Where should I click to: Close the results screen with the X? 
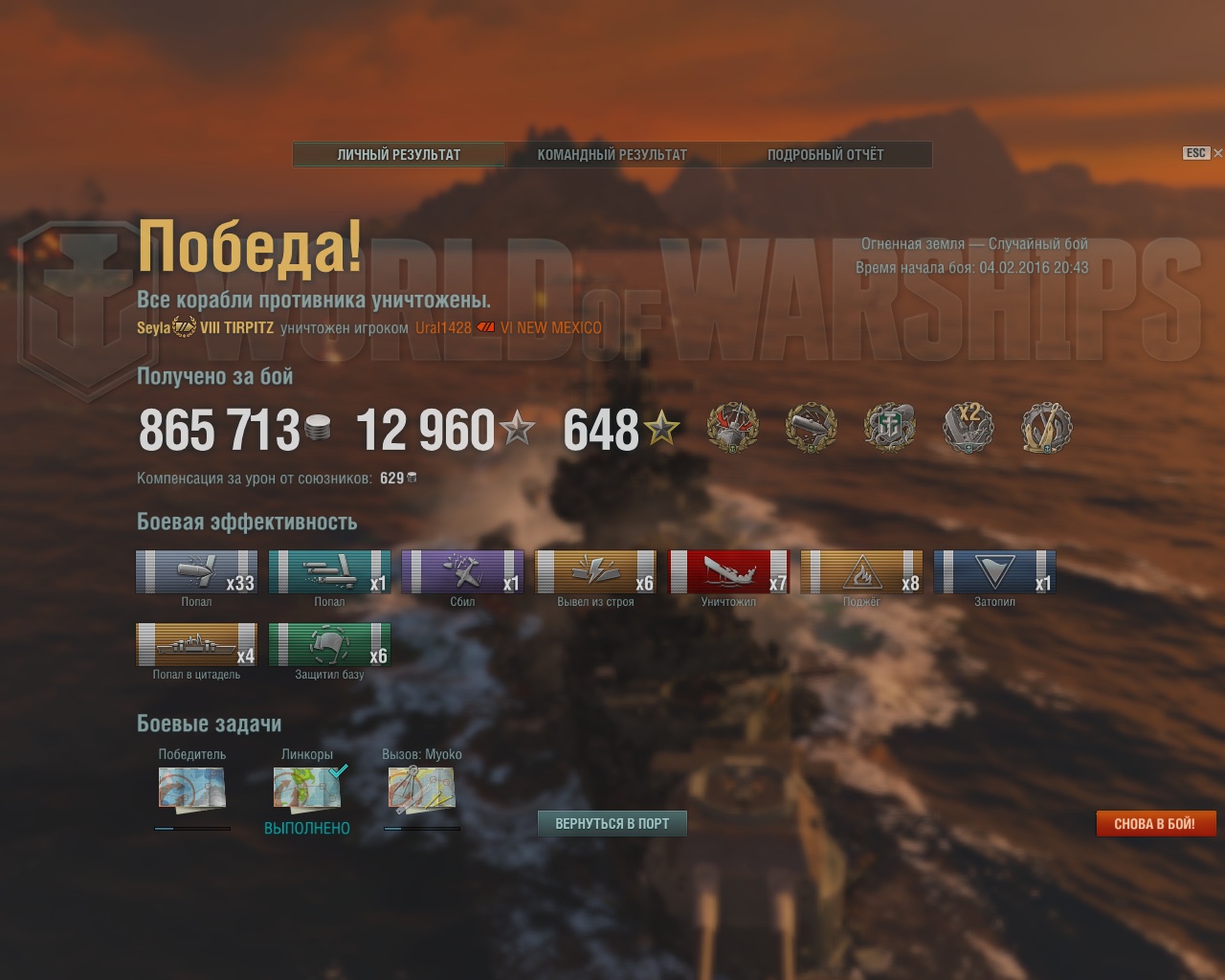(x=1217, y=153)
